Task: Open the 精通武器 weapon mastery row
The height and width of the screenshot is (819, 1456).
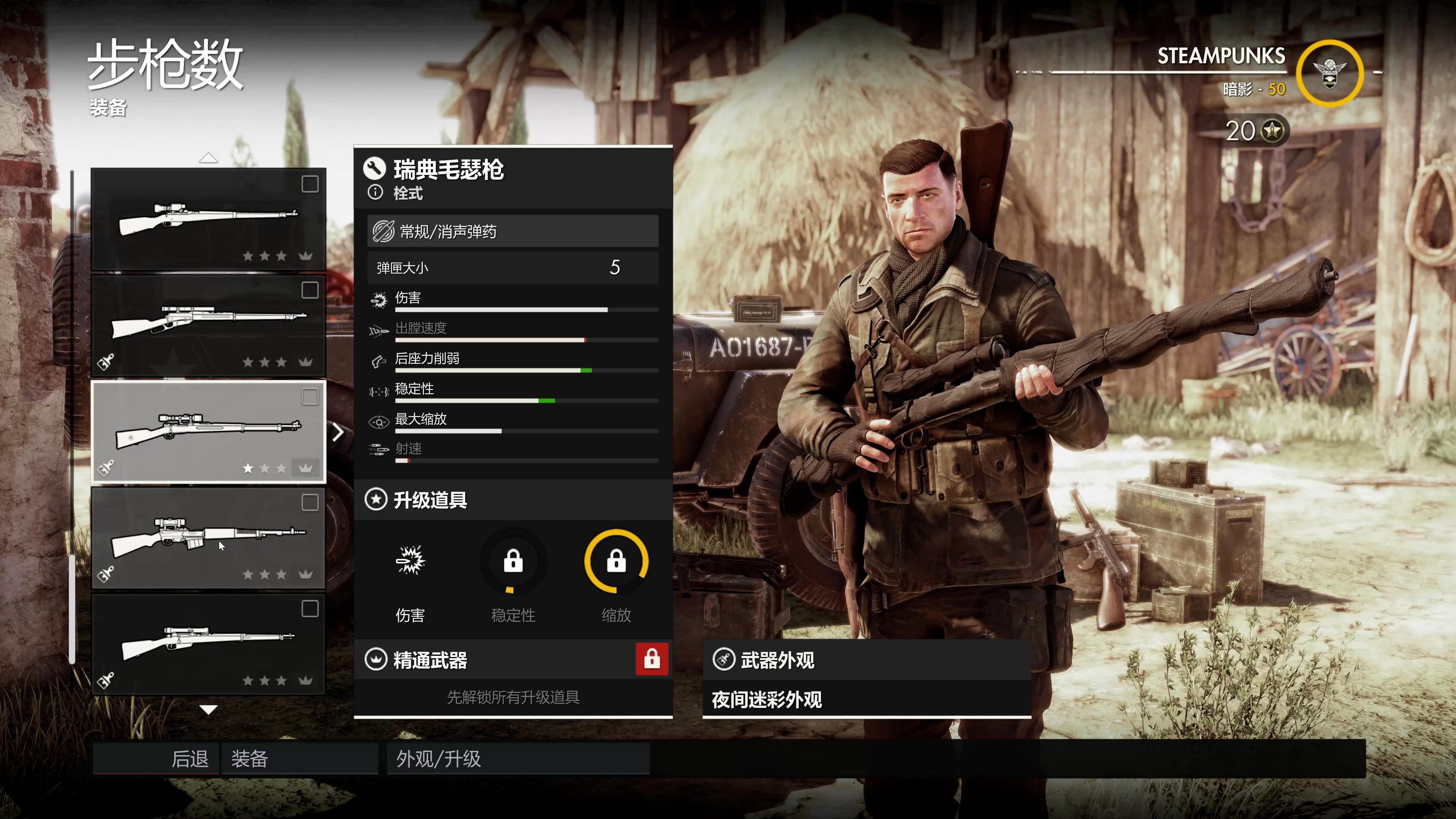Action: pos(512,660)
